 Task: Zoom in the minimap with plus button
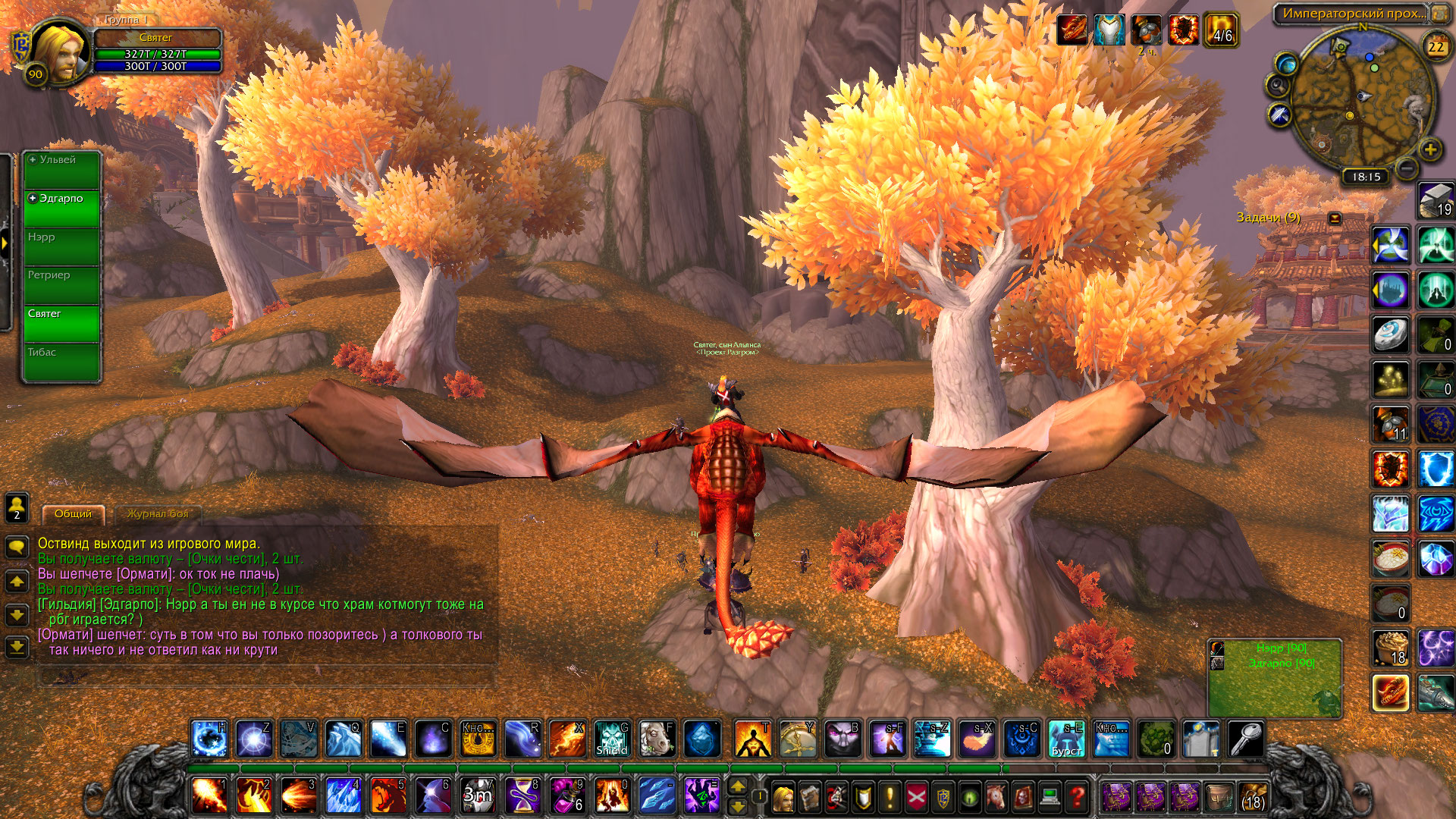1430,149
